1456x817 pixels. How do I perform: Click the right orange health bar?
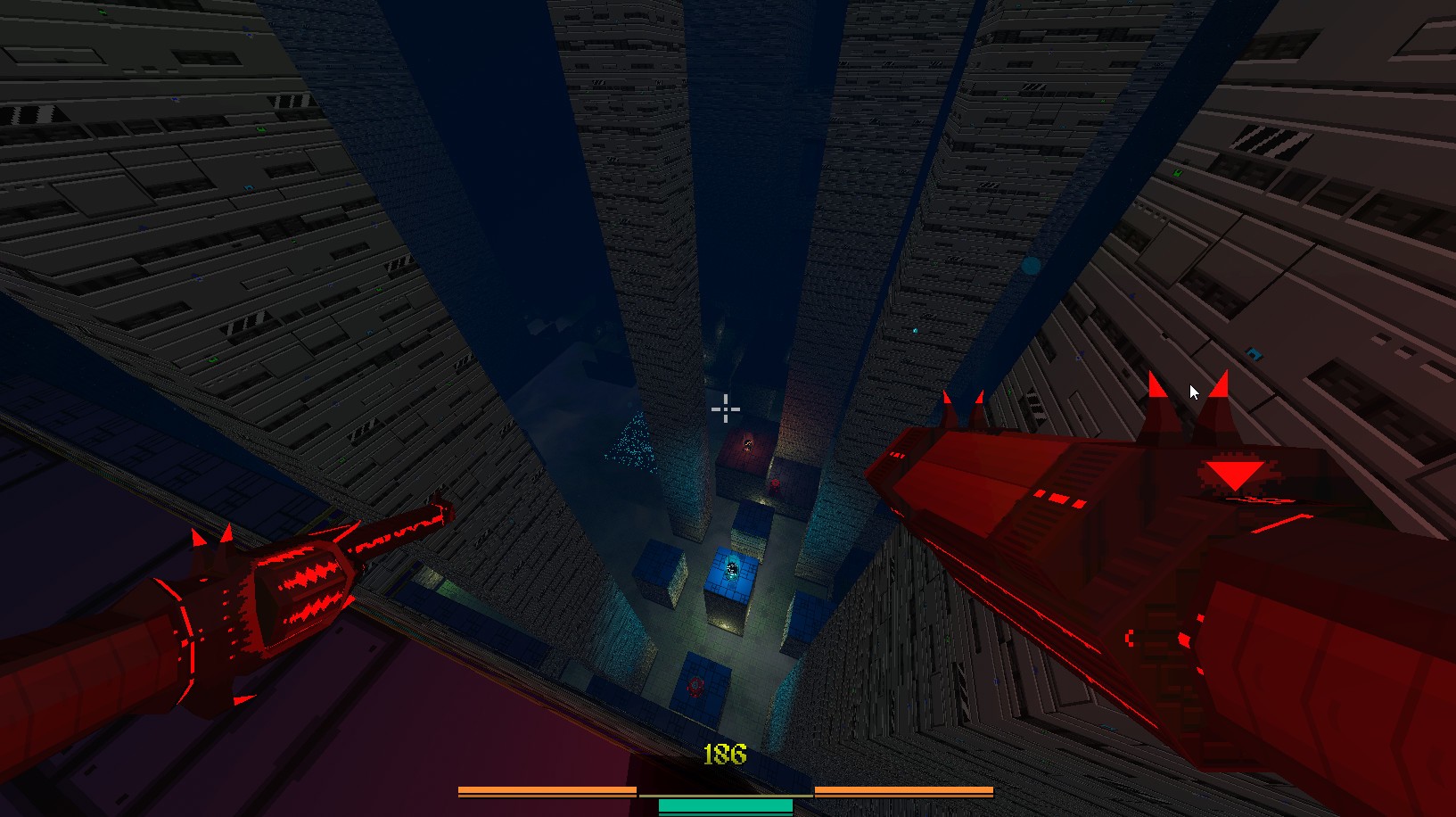tap(903, 790)
